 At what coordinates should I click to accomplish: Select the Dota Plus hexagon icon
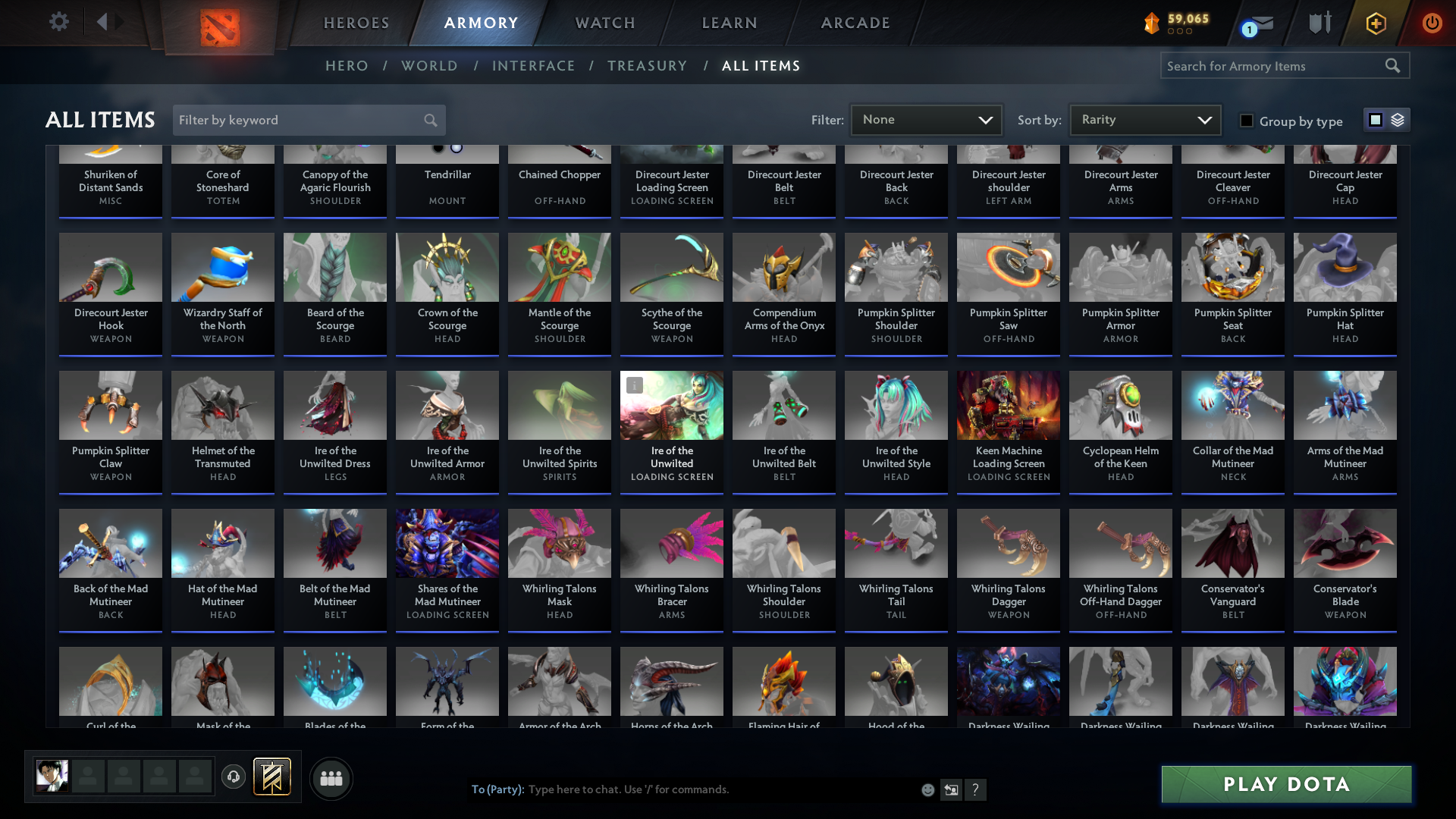tap(1375, 23)
